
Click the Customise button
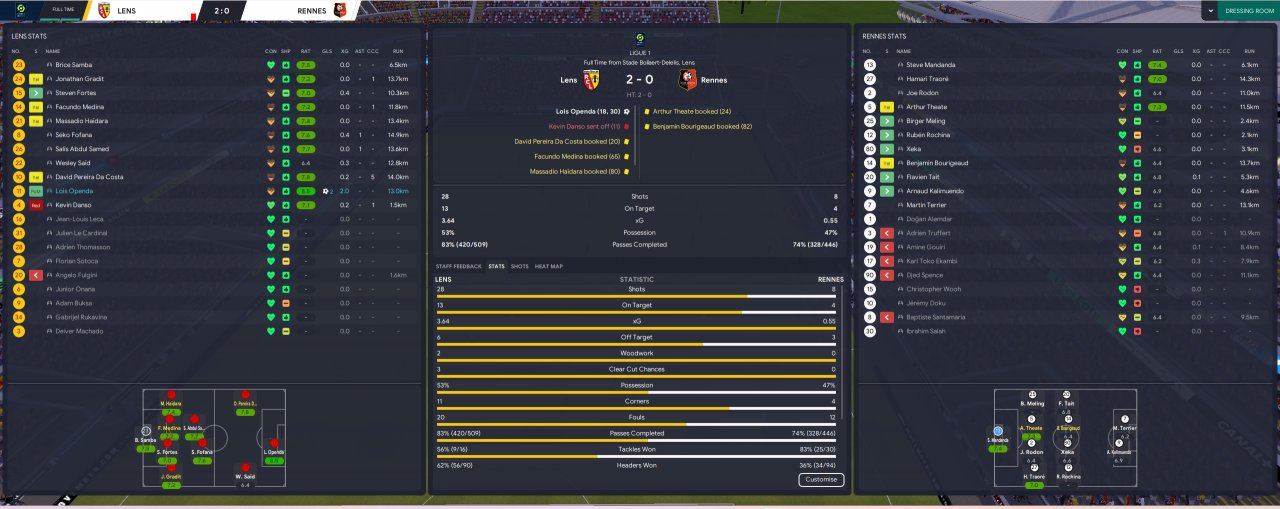820,480
